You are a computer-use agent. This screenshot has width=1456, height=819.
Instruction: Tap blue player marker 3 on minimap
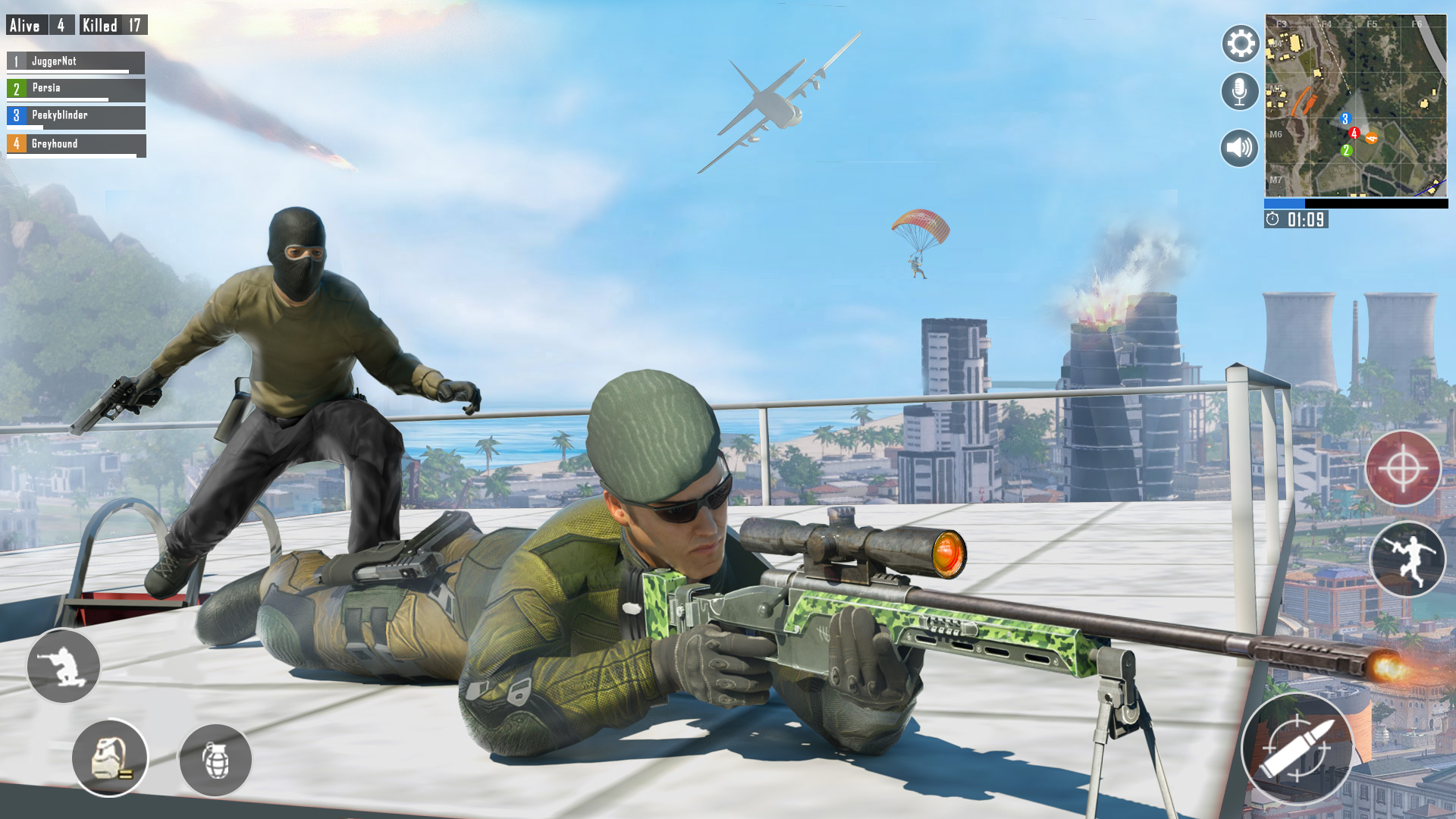1345,118
